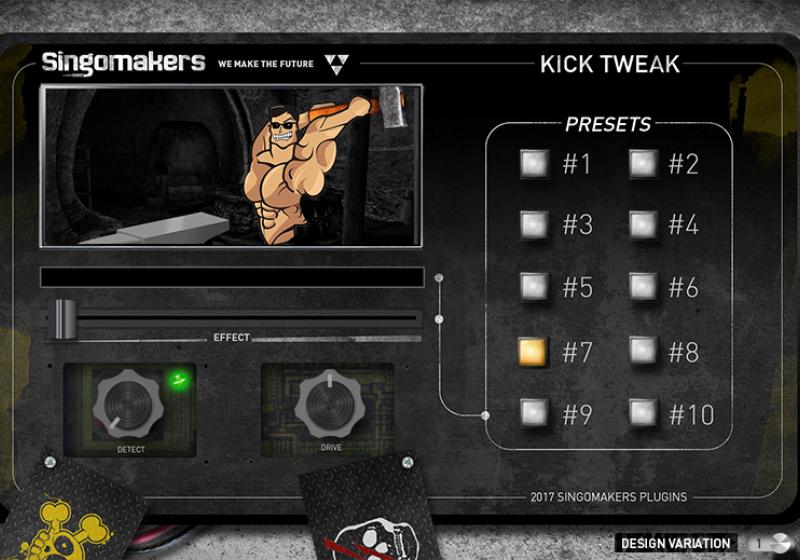Click the Effect slider handle
This screenshot has width=800, height=560.
click(x=65, y=318)
